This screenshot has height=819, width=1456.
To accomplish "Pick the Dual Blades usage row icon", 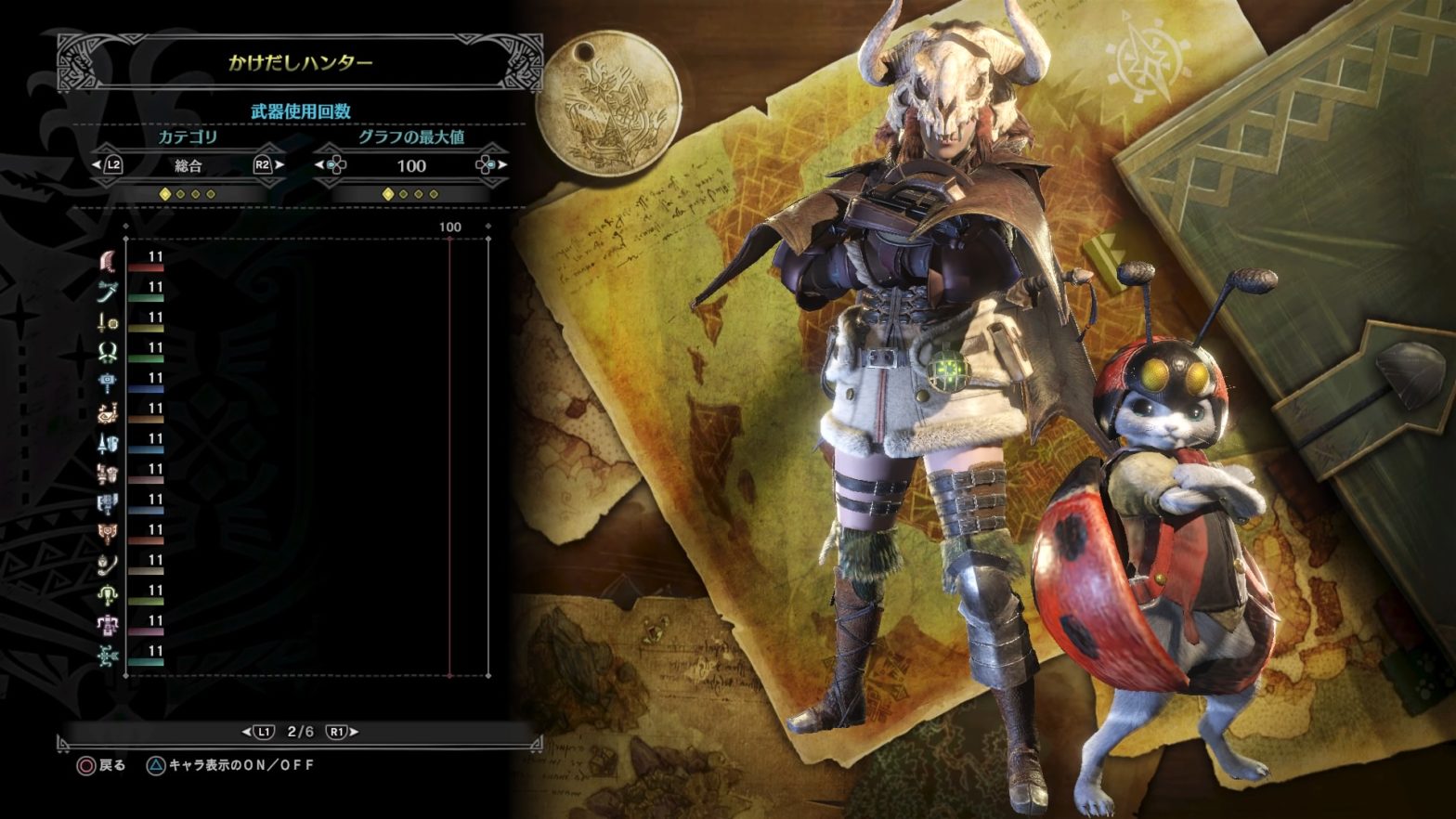I will click(x=108, y=353).
